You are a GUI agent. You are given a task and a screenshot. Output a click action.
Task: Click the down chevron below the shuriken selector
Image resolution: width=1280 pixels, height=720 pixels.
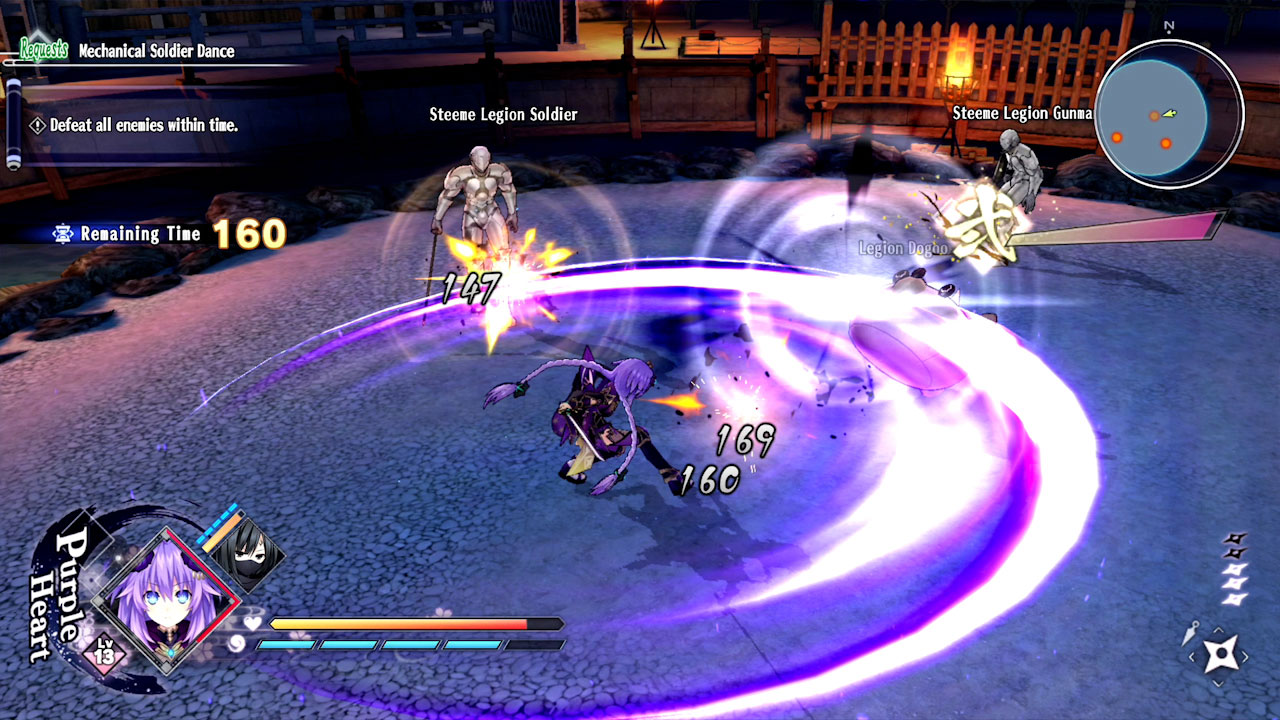(1218, 683)
